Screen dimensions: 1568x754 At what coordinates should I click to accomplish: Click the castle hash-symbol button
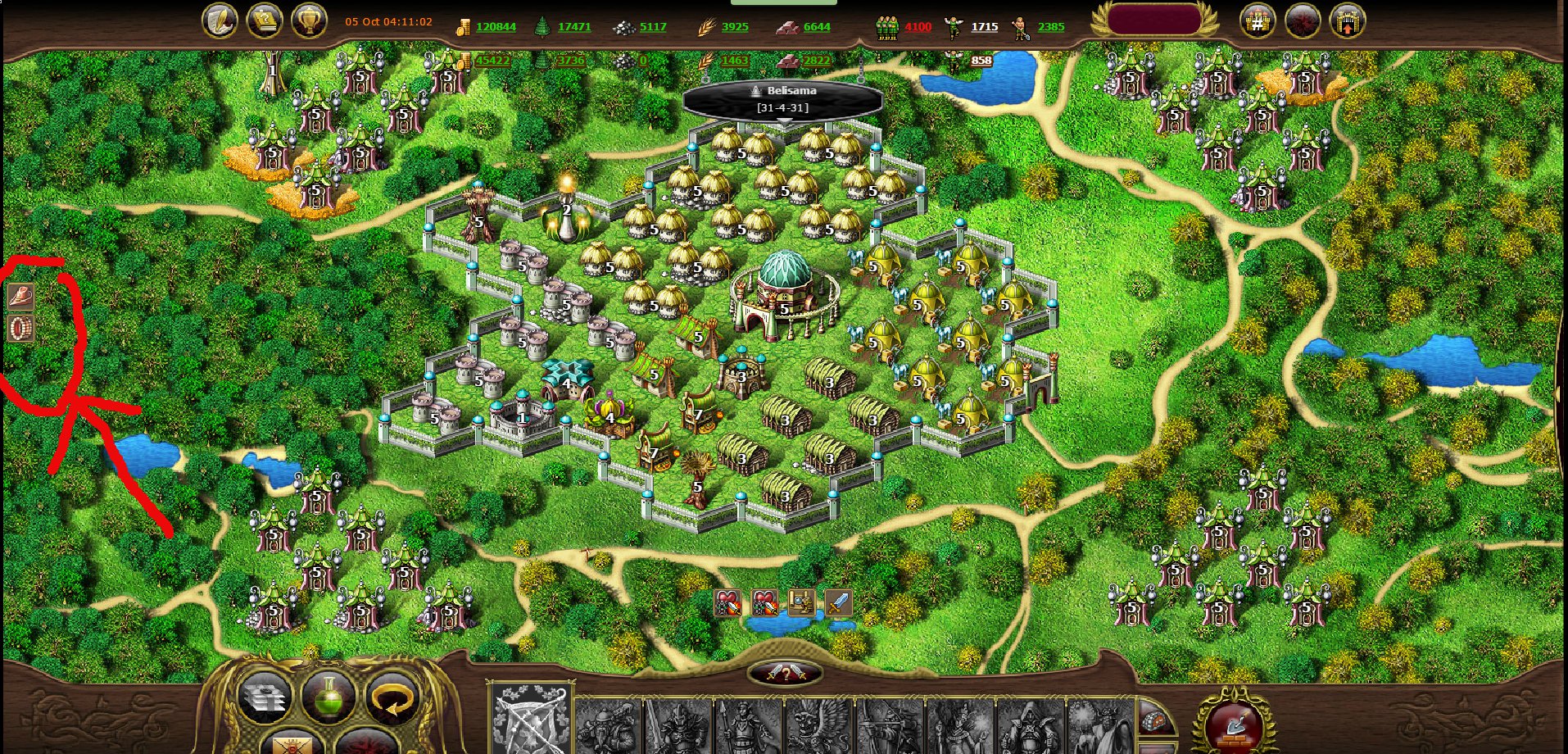[x=1258, y=22]
